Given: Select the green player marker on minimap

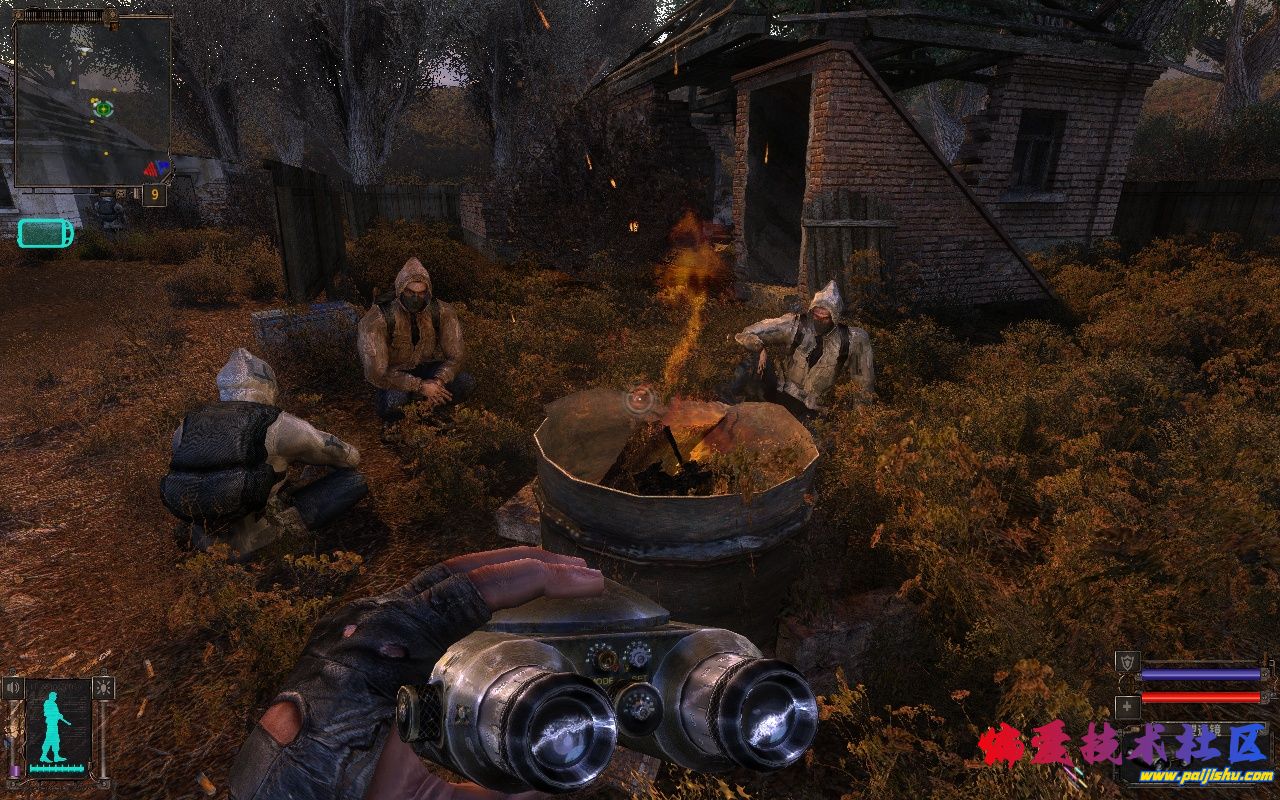Looking at the screenshot, I should coord(103,107).
